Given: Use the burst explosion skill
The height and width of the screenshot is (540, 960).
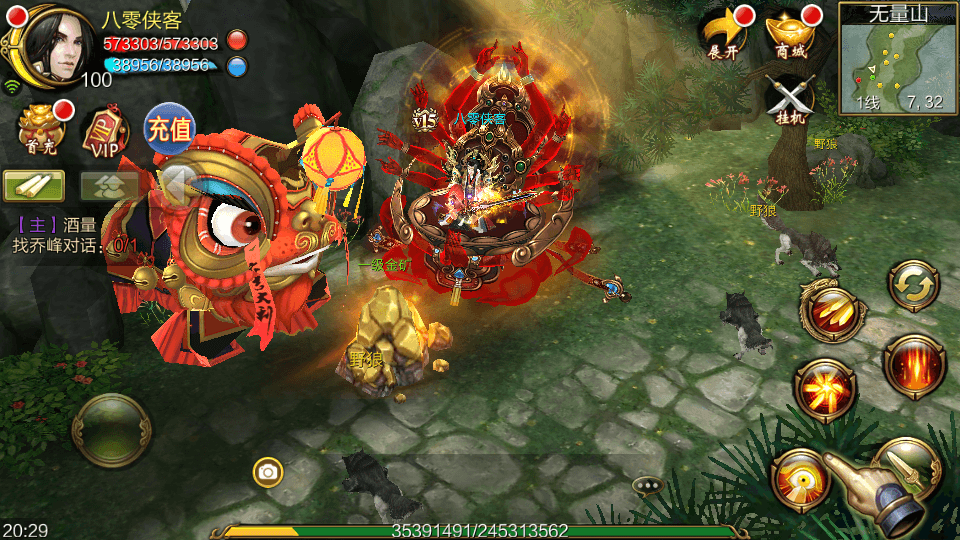Looking at the screenshot, I should coord(824,390).
